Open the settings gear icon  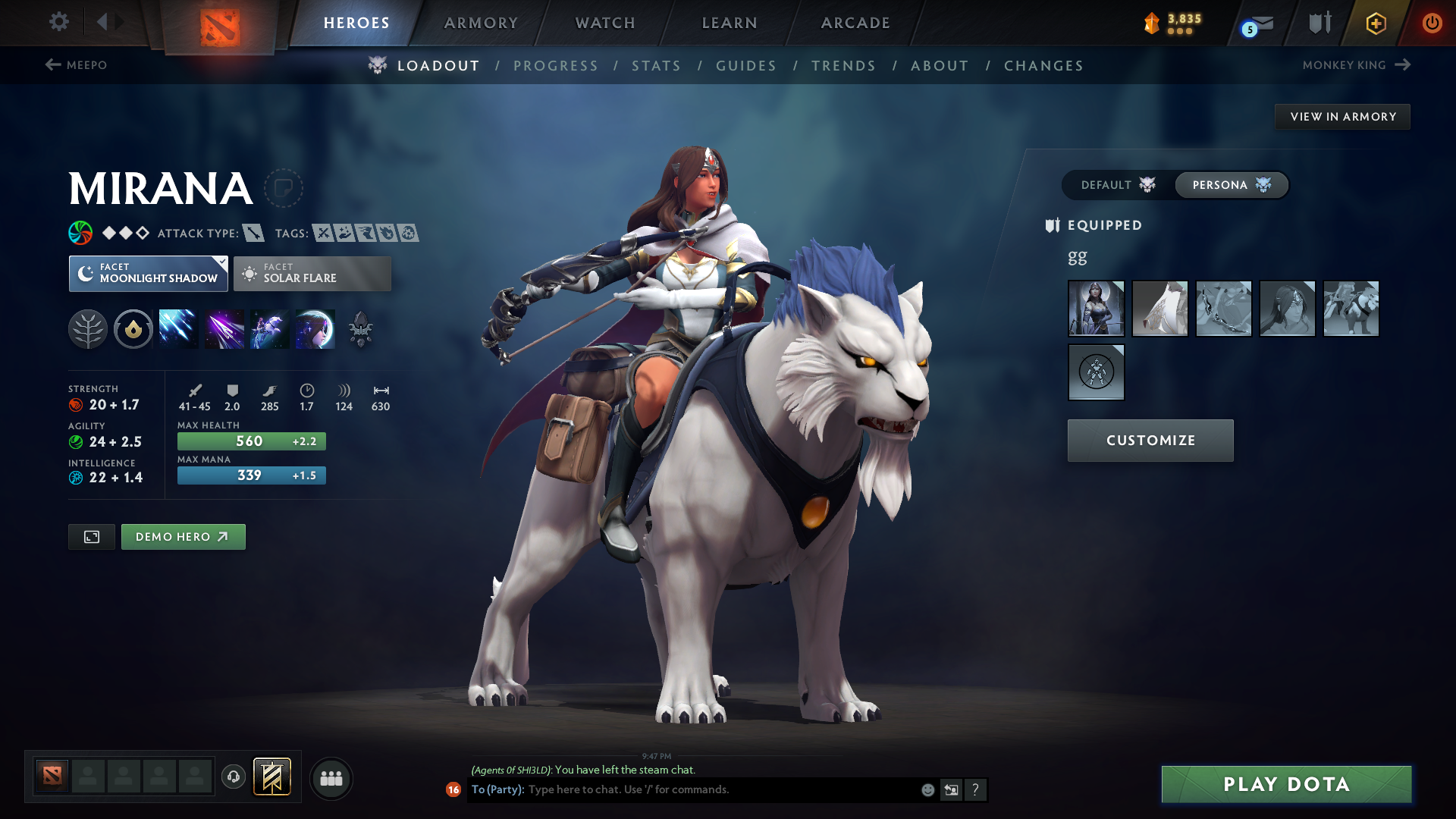(x=59, y=22)
